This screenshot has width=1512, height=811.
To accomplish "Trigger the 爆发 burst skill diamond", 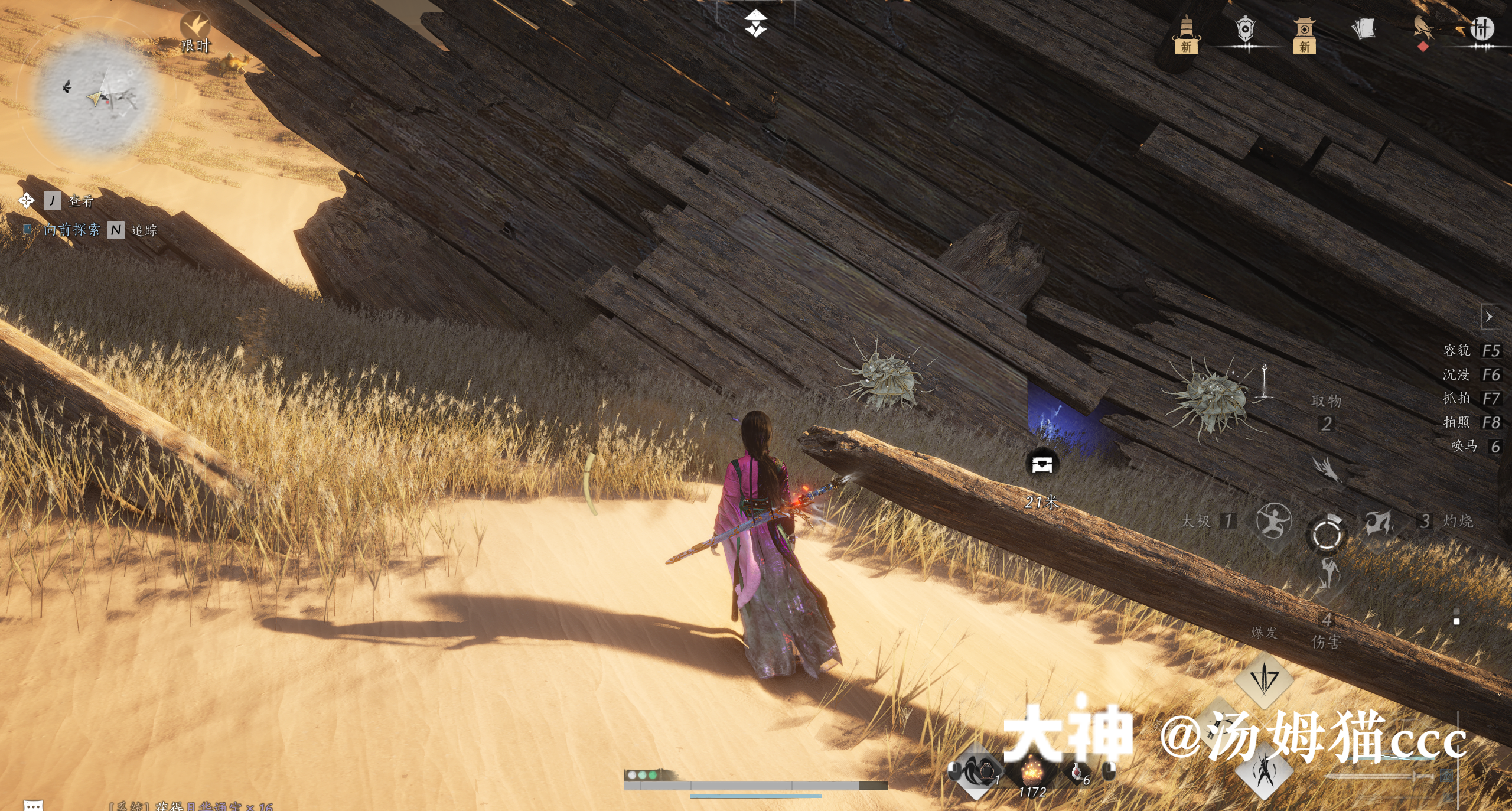I will point(1264,679).
